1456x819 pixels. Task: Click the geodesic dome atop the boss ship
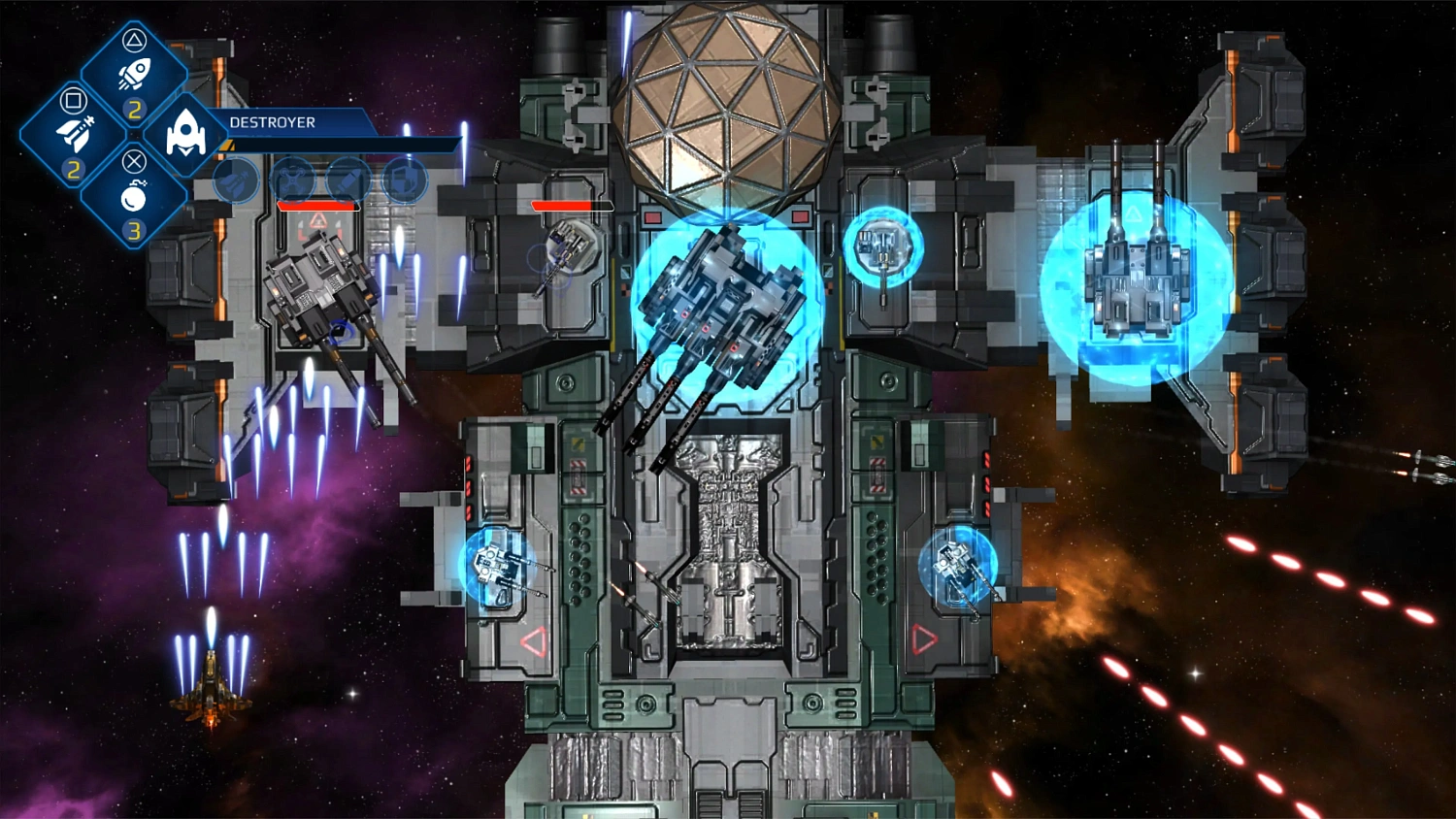click(728, 102)
